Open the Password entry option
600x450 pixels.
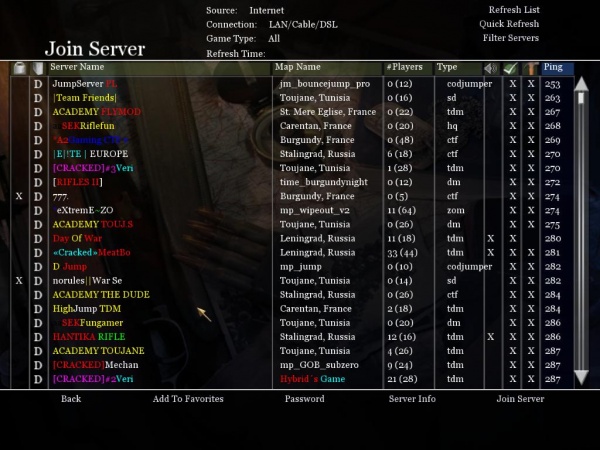coord(304,399)
